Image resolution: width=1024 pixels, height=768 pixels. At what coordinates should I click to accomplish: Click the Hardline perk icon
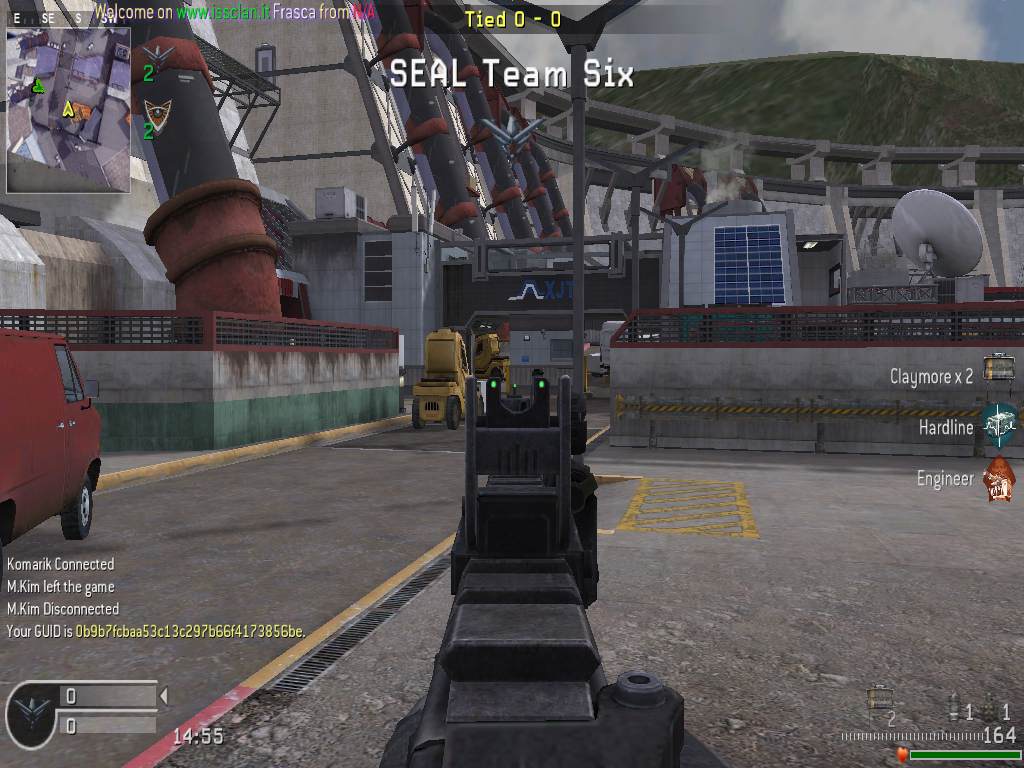coord(998,426)
